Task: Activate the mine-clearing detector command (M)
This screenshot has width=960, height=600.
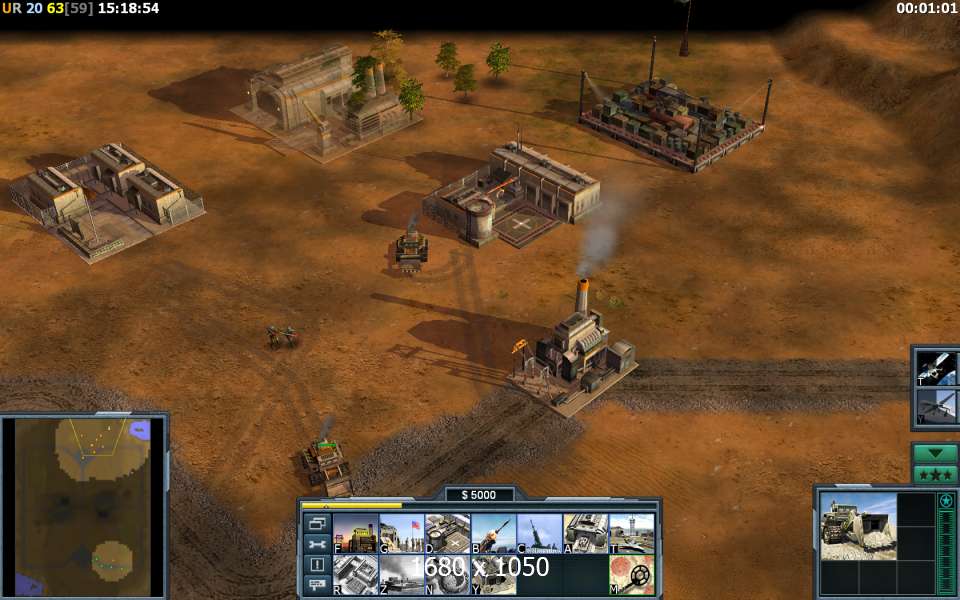Action: click(x=631, y=575)
